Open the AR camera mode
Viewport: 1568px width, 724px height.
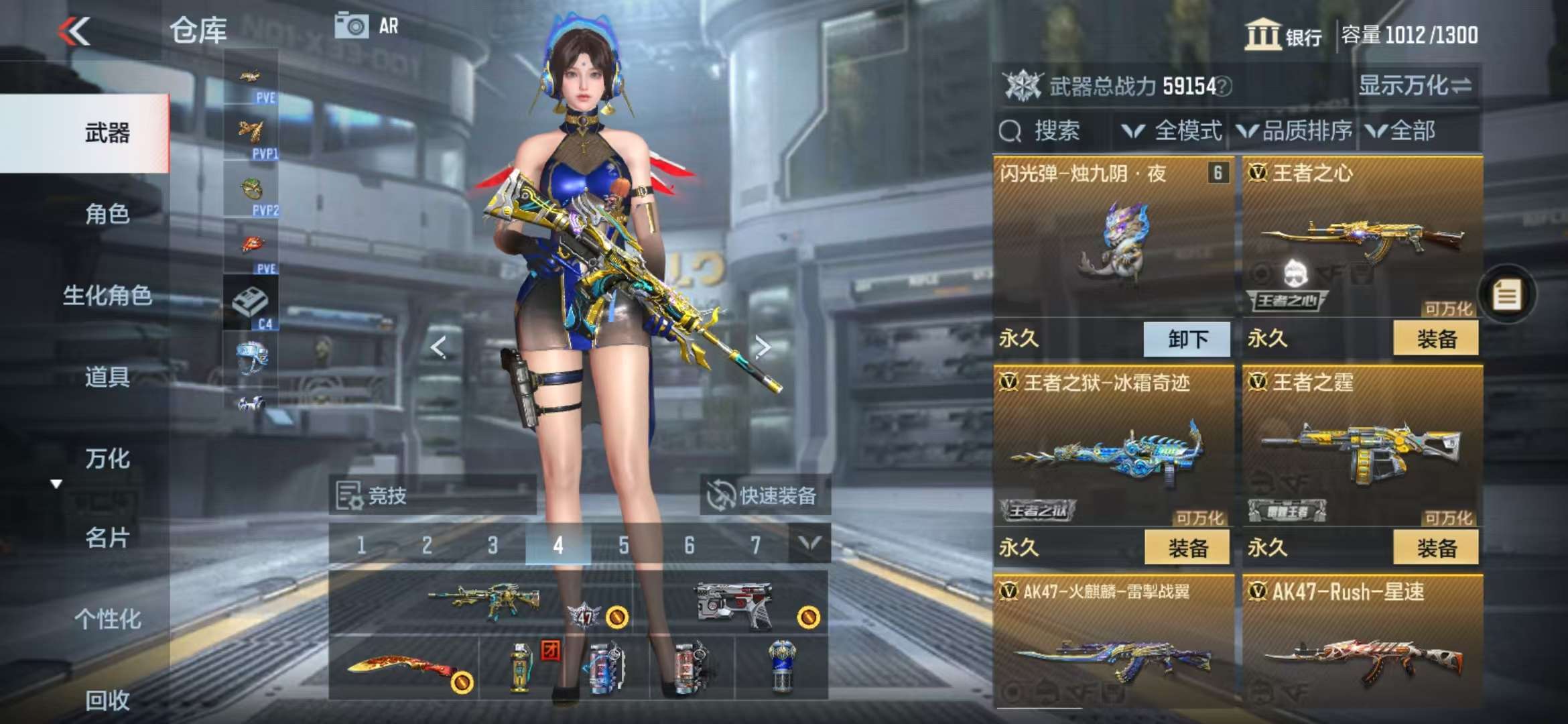click(x=366, y=27)
